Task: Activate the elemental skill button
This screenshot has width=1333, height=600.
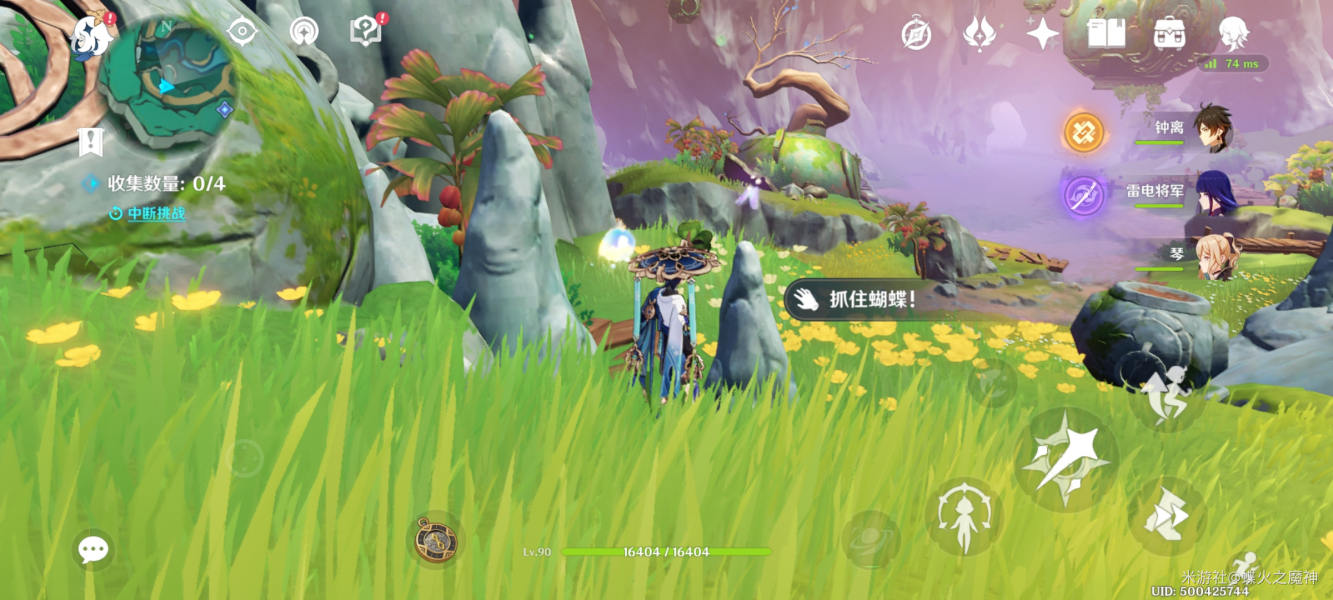Action: point(963,517)
